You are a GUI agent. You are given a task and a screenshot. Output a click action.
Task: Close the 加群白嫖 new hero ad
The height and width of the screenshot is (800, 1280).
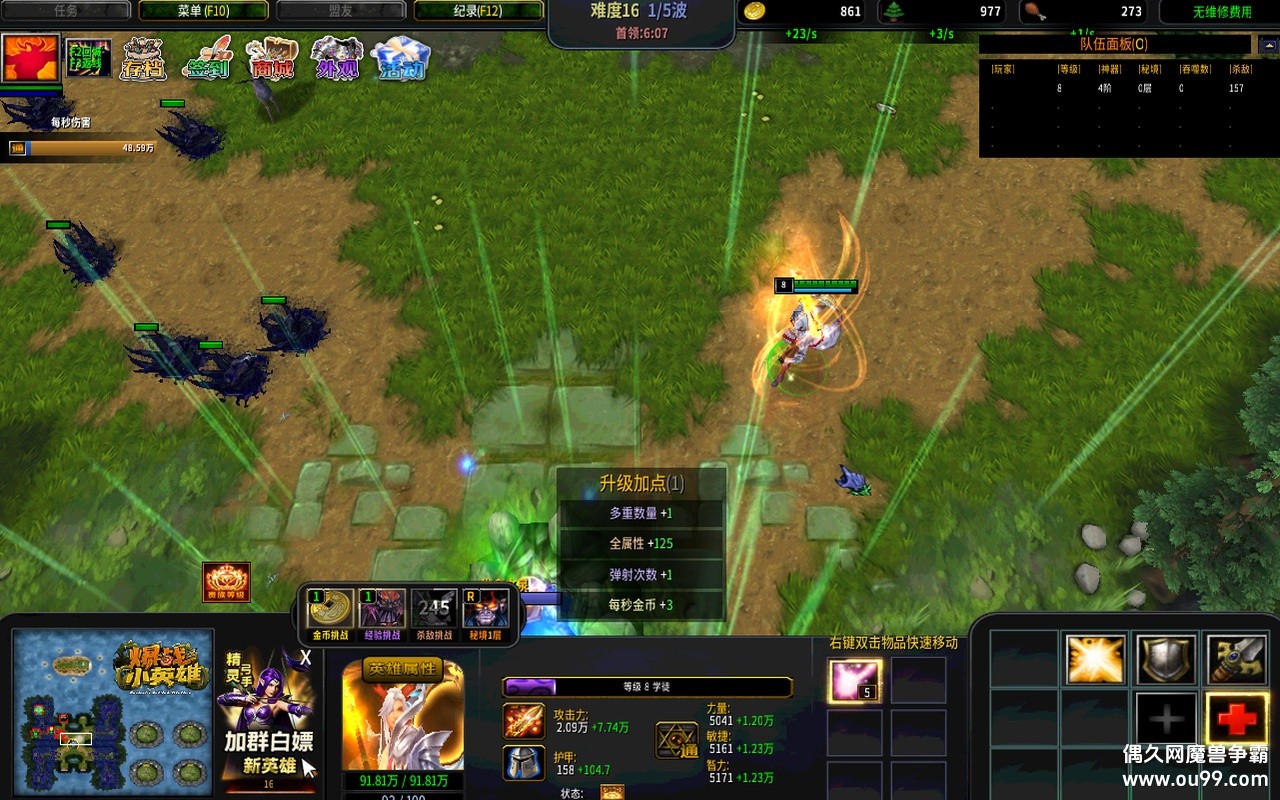(306, 658)
